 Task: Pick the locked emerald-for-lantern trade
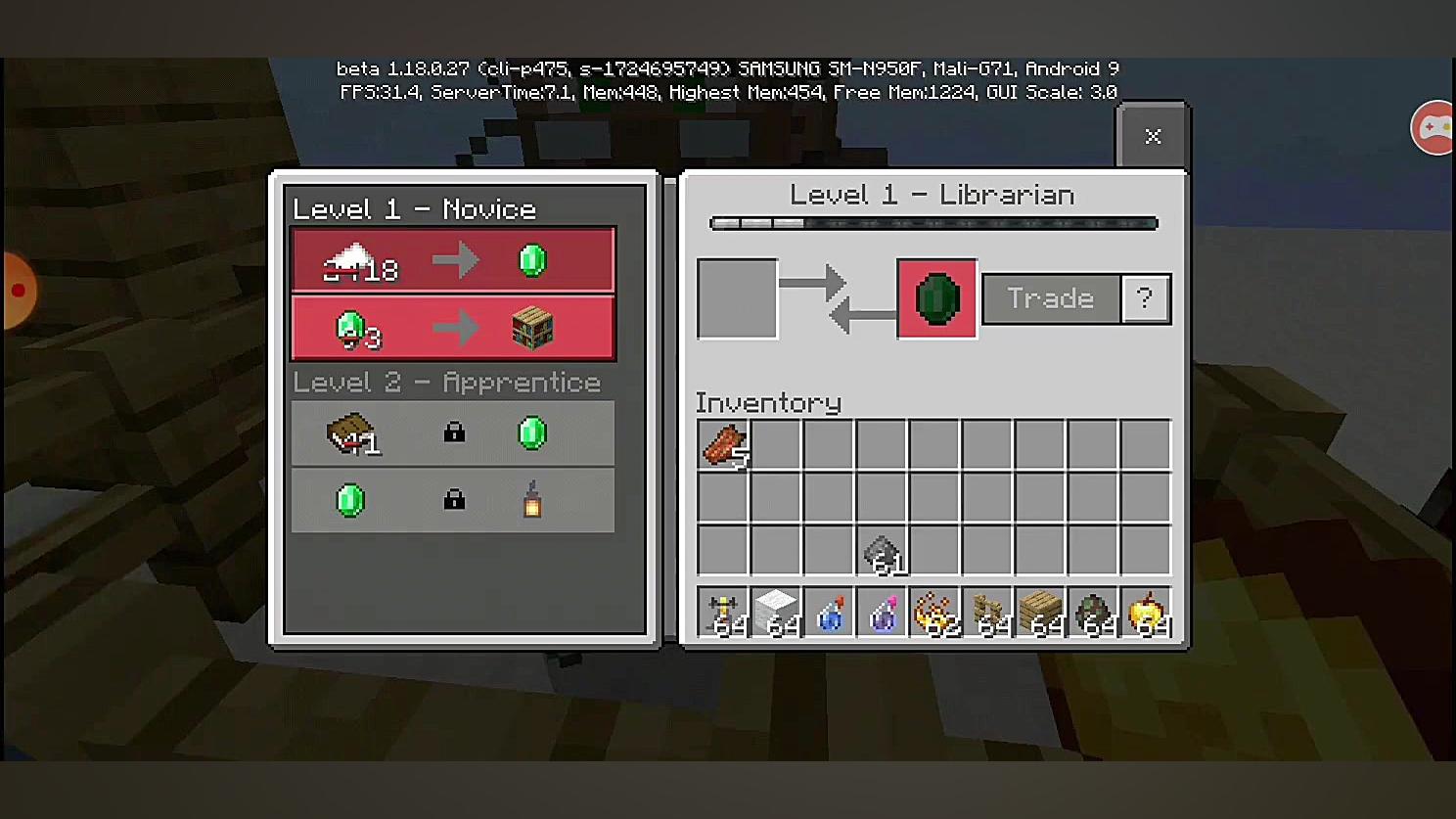[452, 501]
